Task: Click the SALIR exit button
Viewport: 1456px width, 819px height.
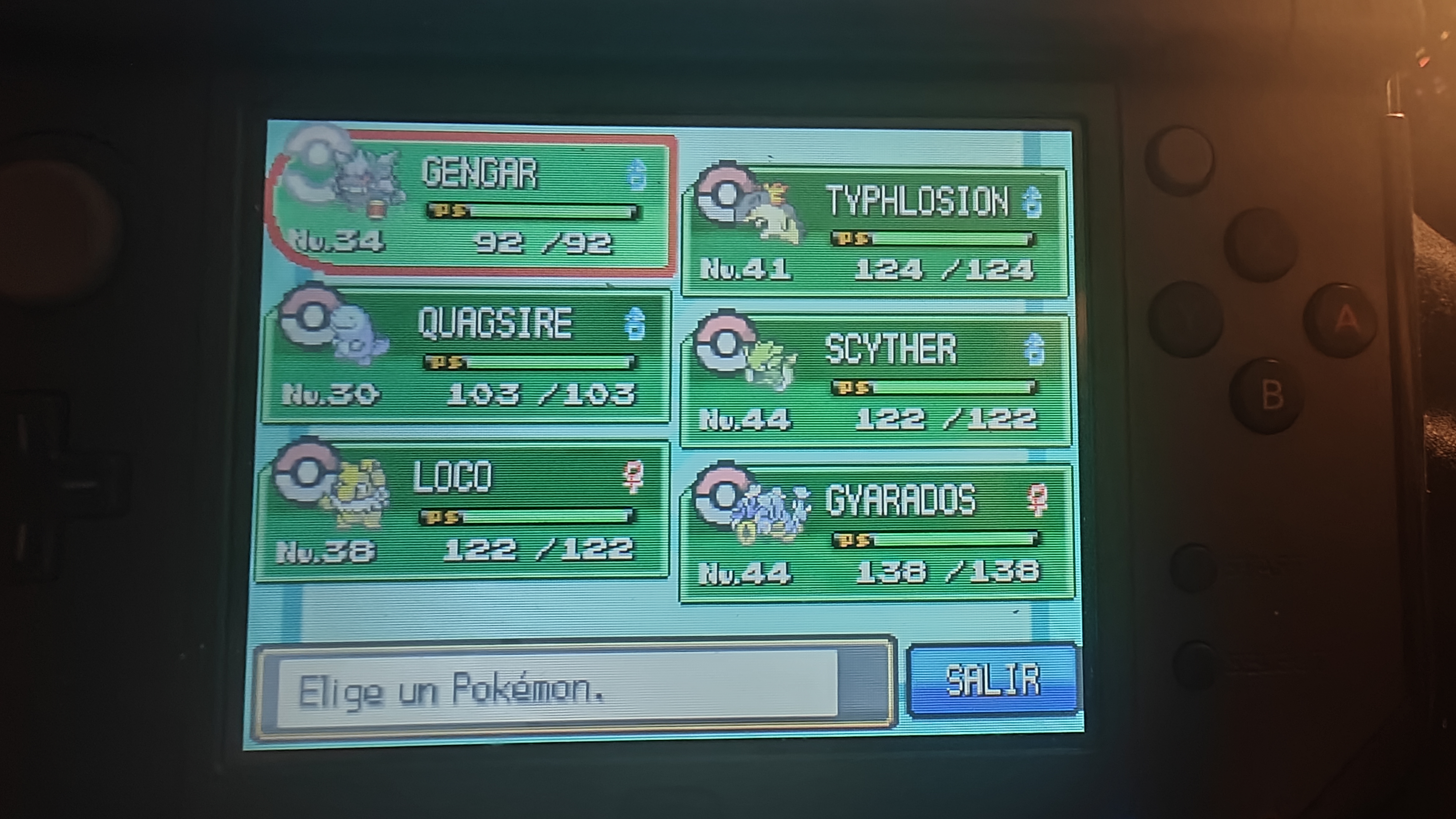Action: click(993, 679)
